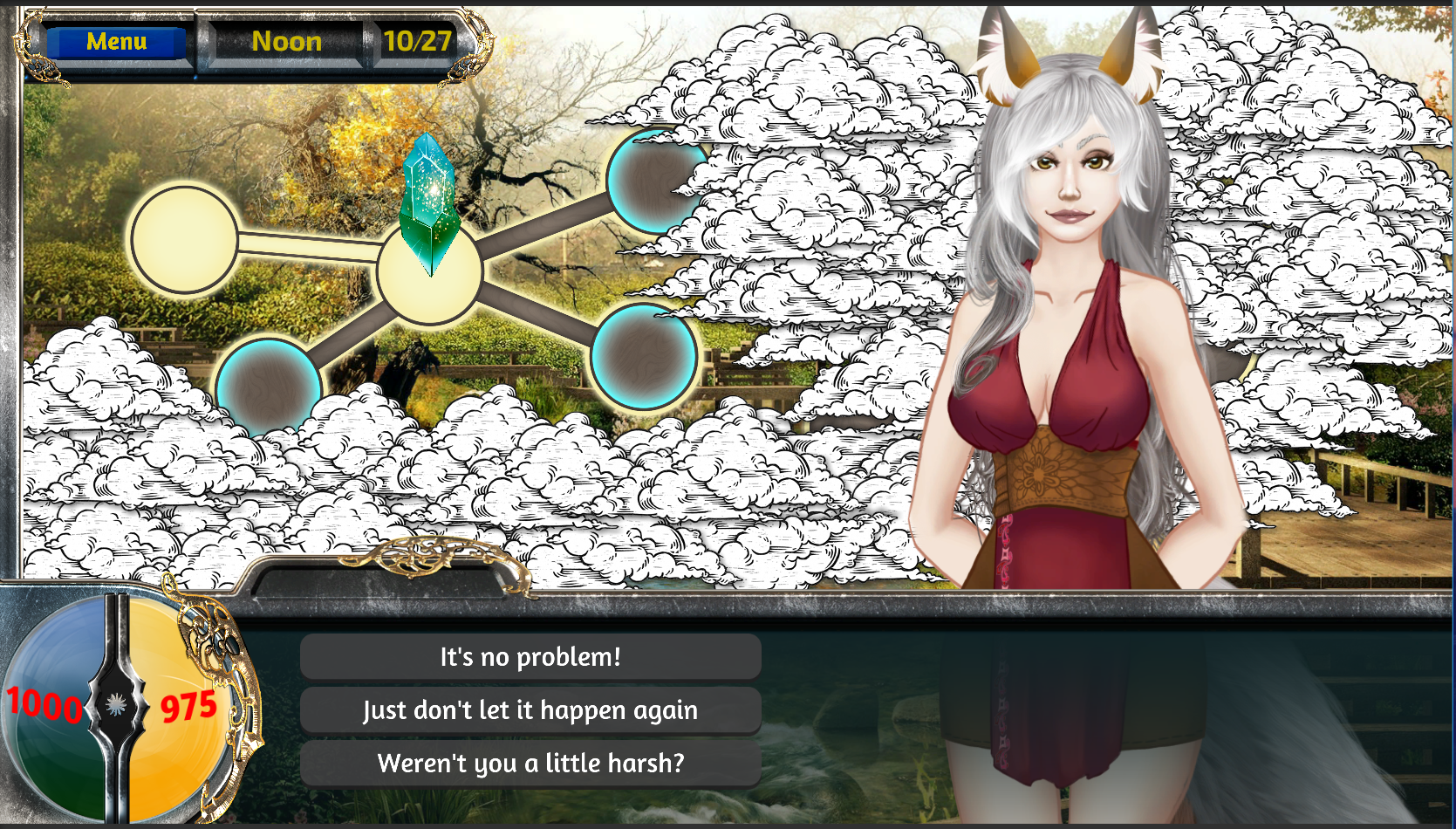Pick "Just don't let it happen again"
This screenshot has height=829, width=1456.
[x=530, y=710]
